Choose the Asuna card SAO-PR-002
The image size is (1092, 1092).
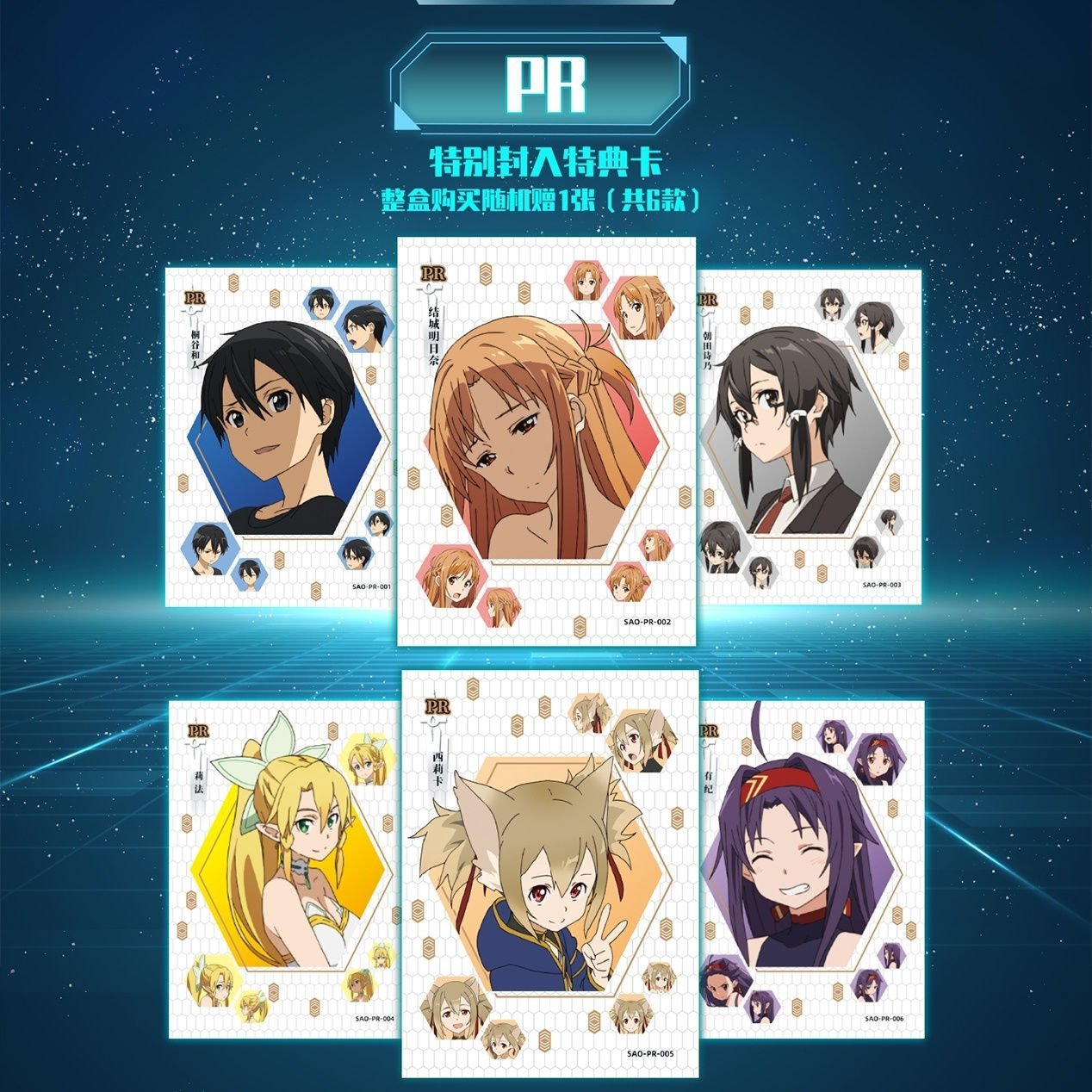pos(546,442)
